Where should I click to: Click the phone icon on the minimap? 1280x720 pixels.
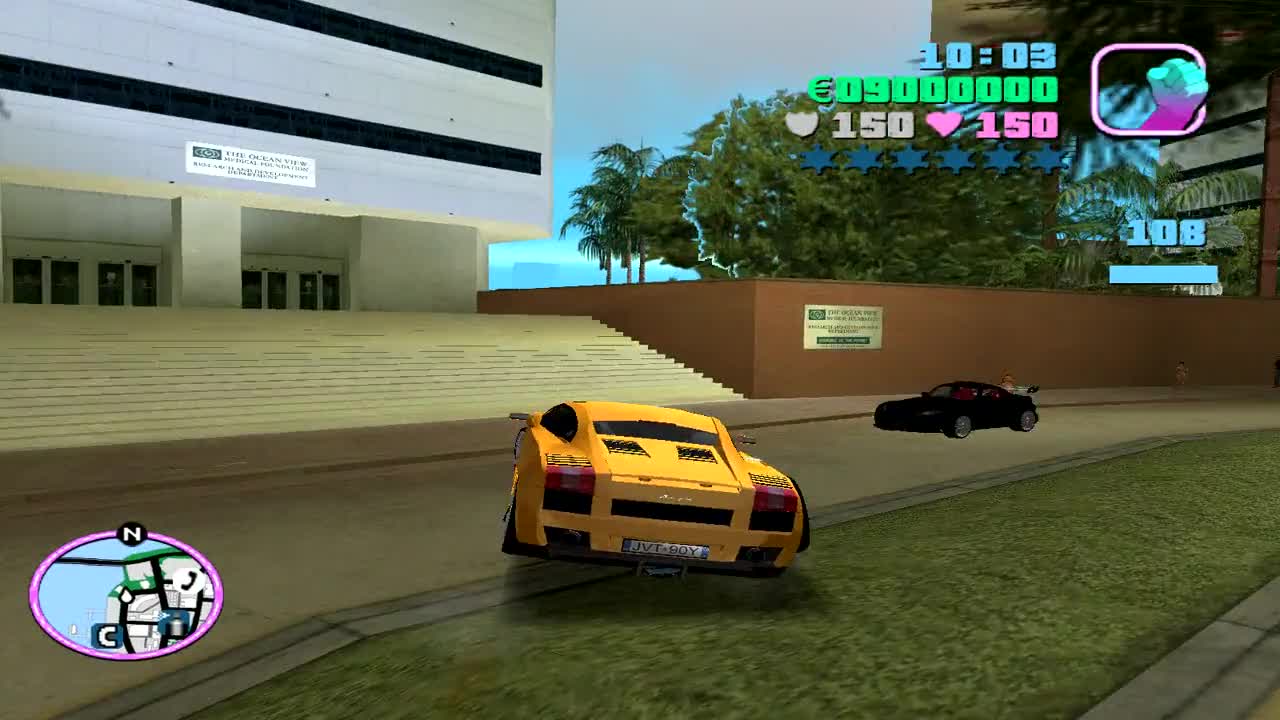[x=186, y=579]
